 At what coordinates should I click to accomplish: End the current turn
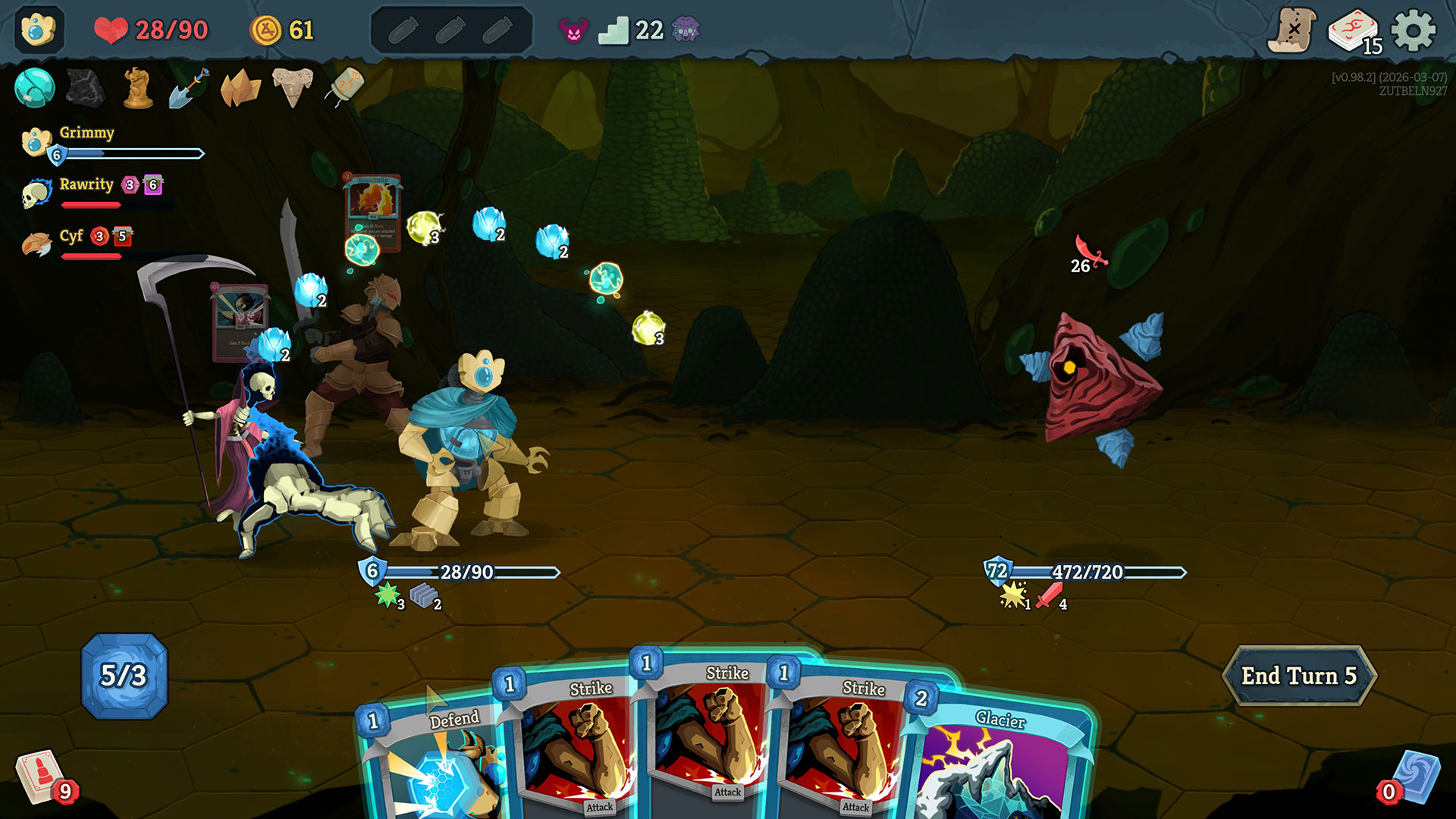tap(1298, 676)
